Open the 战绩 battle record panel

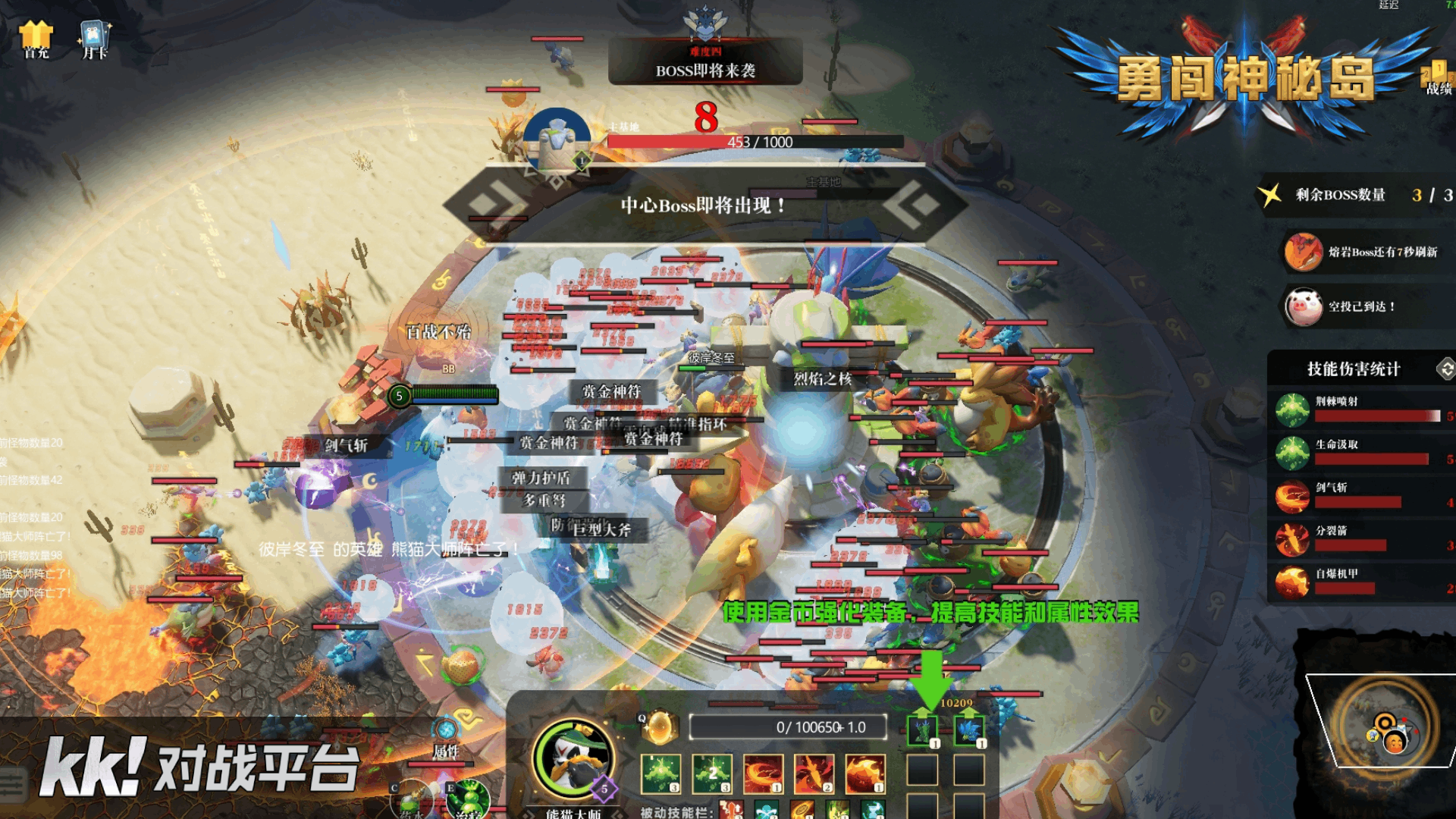click(1437, 79)
